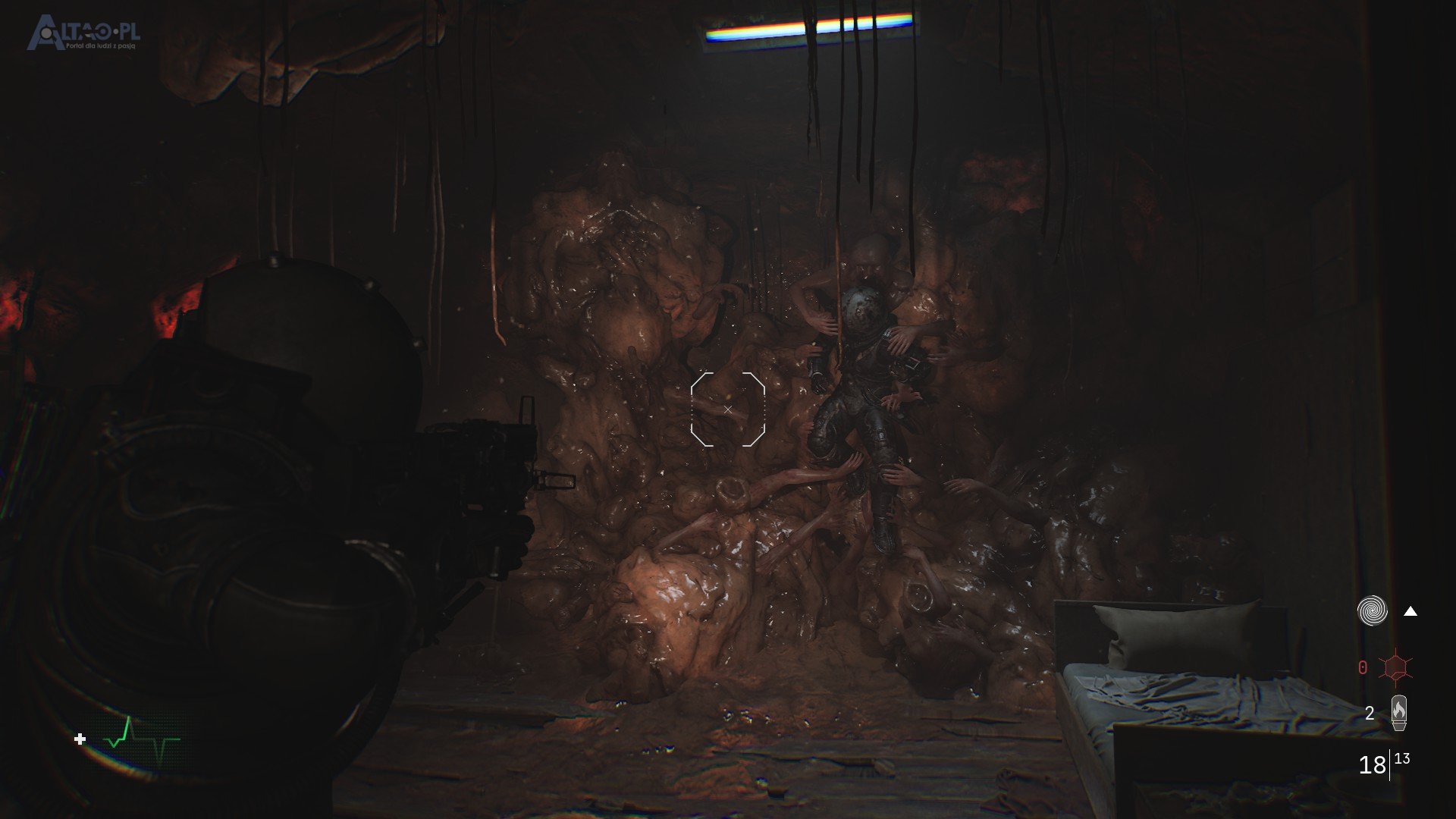Open the Altao.pl watermark logo
Image resolution: width=1456 pixels, height=819 pixels.
click(x=83, y=33)
